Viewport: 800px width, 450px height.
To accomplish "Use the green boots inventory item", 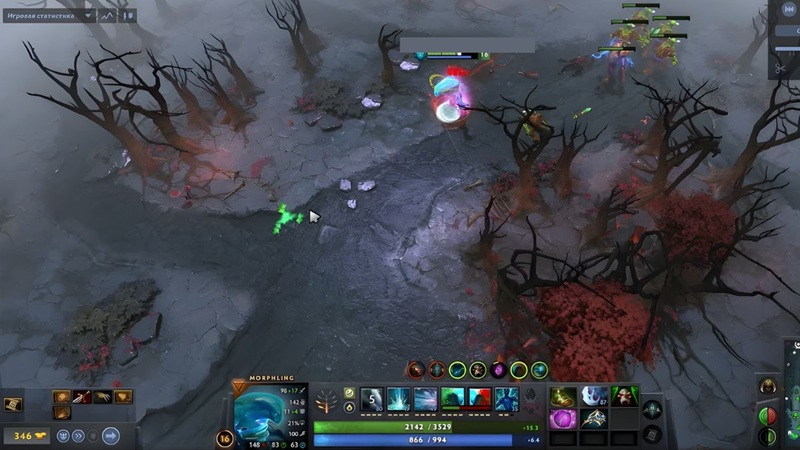I will (566, 397).
